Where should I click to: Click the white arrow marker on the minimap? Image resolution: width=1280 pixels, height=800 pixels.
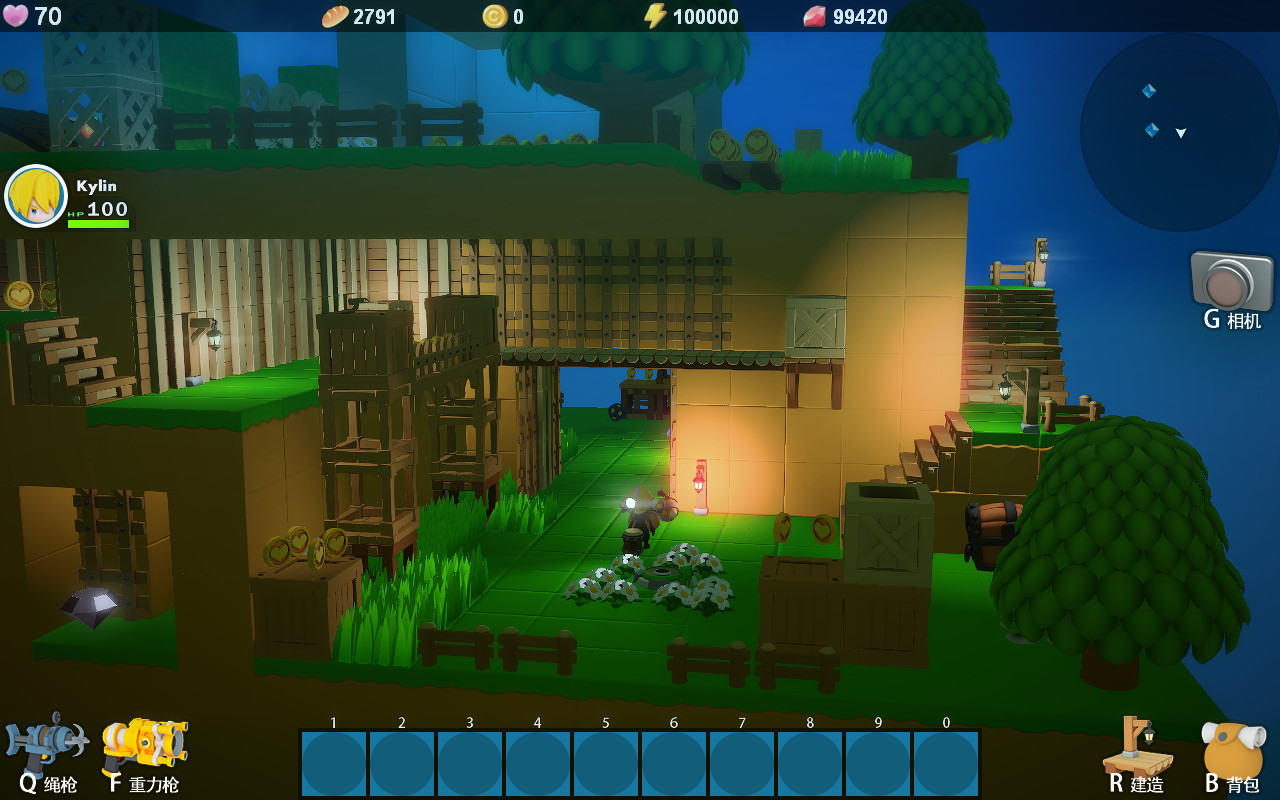(x=1184, y=131)
